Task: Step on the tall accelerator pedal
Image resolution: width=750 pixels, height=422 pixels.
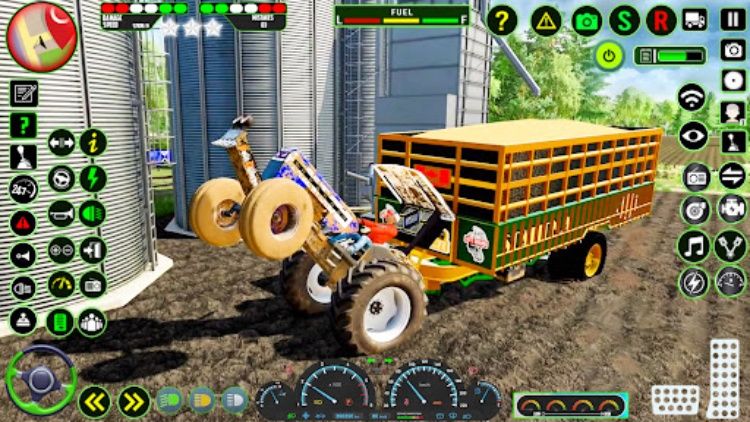Action: (723, 378)
